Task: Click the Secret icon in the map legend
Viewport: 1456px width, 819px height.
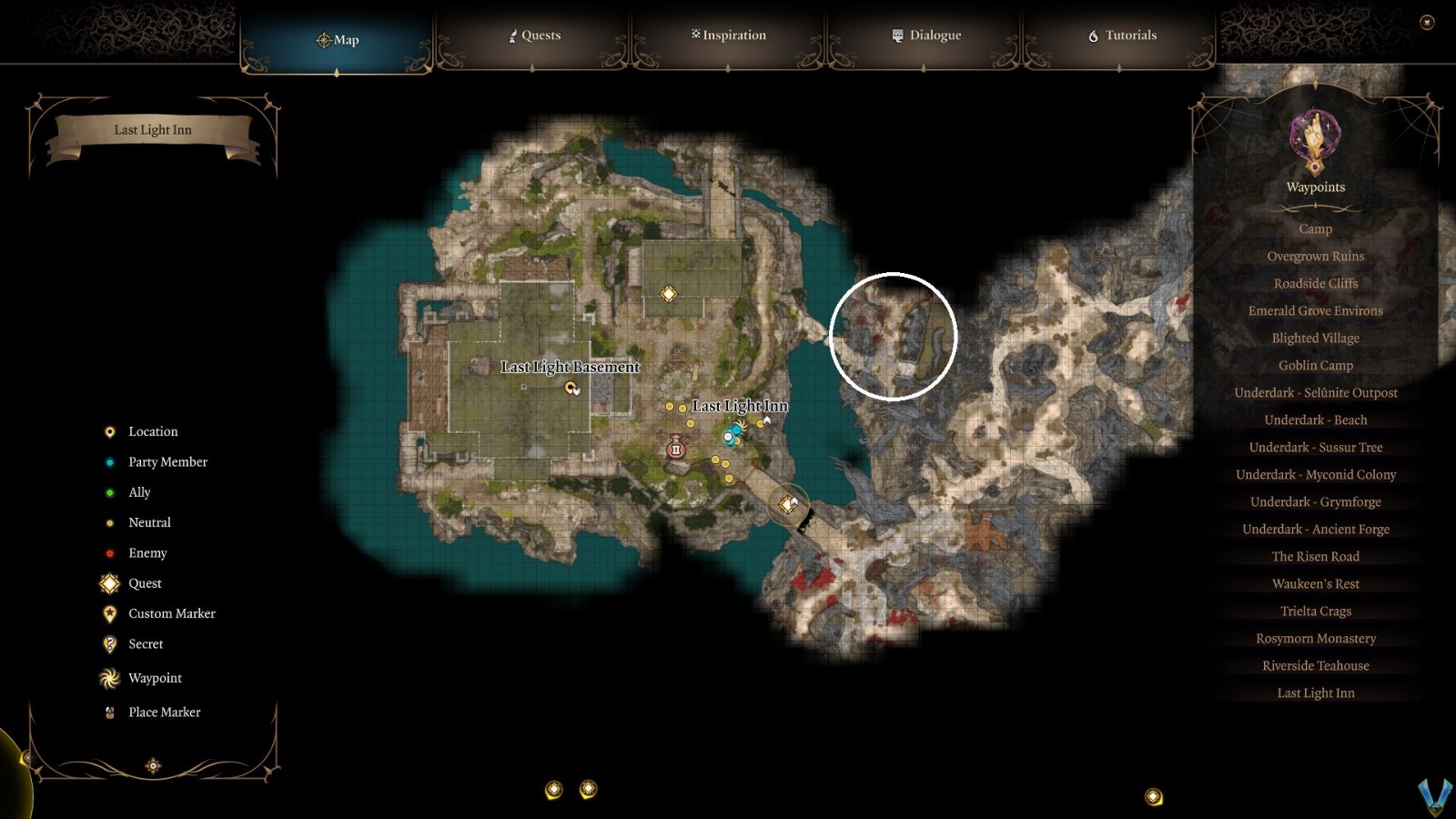Action: pyautogui.click(x=109, y=643)
